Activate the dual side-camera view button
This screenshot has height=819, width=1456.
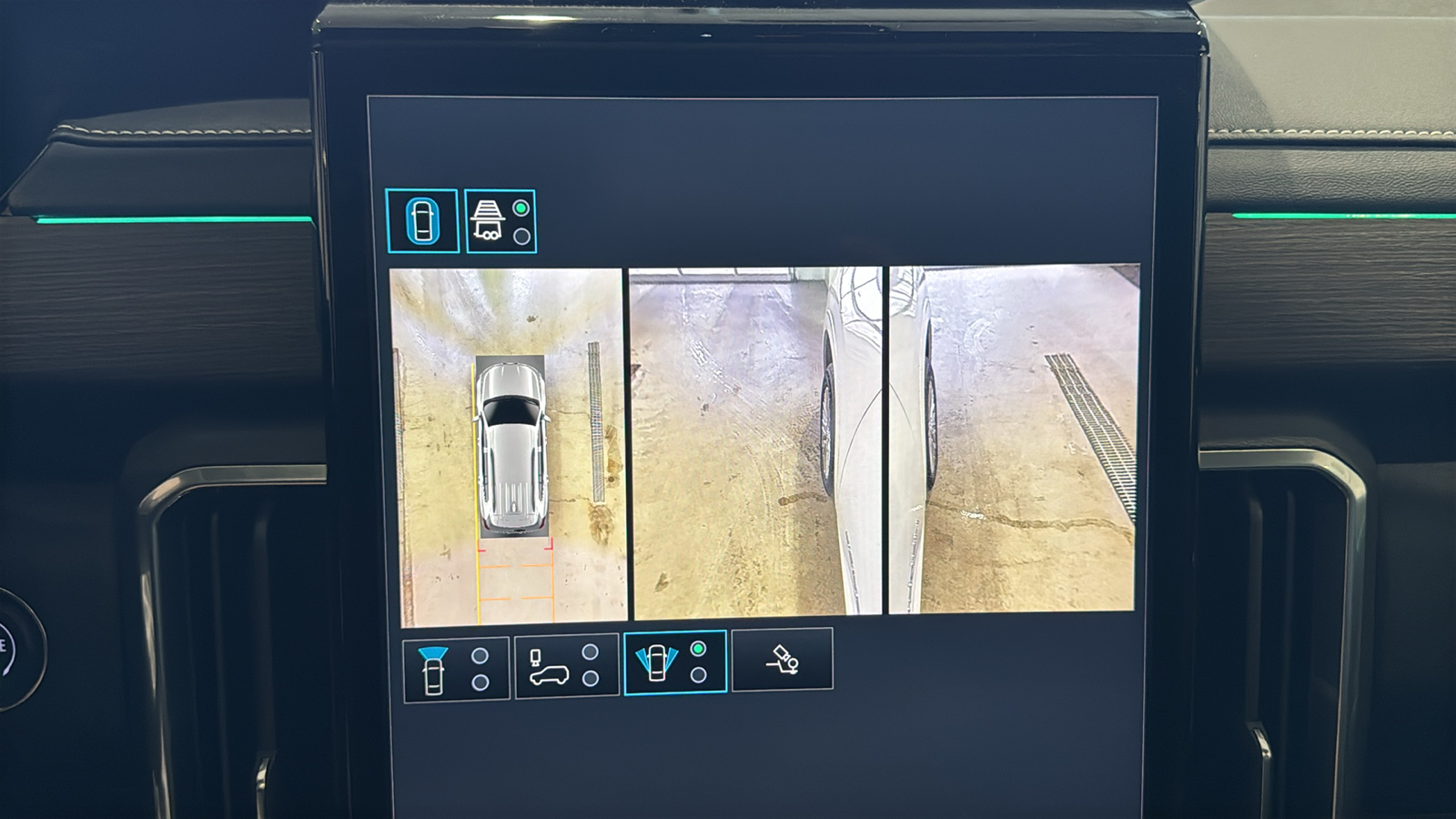coord(674,662)
